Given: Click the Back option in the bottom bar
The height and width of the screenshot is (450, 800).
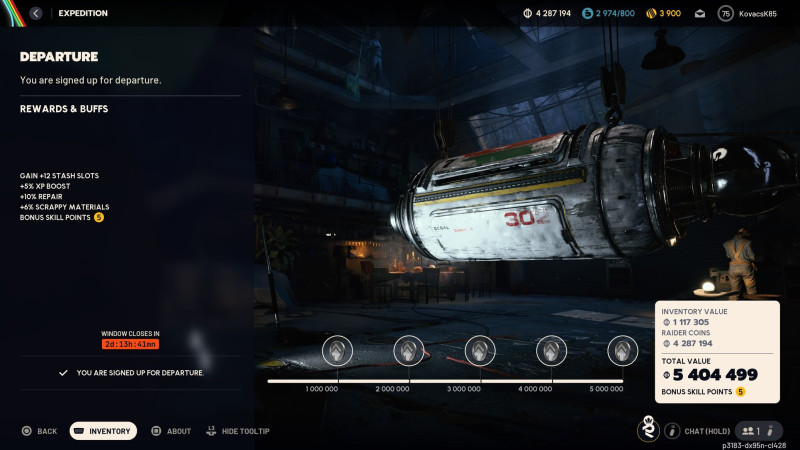Looking at the screenshot, I should click(x=40, y=431).
